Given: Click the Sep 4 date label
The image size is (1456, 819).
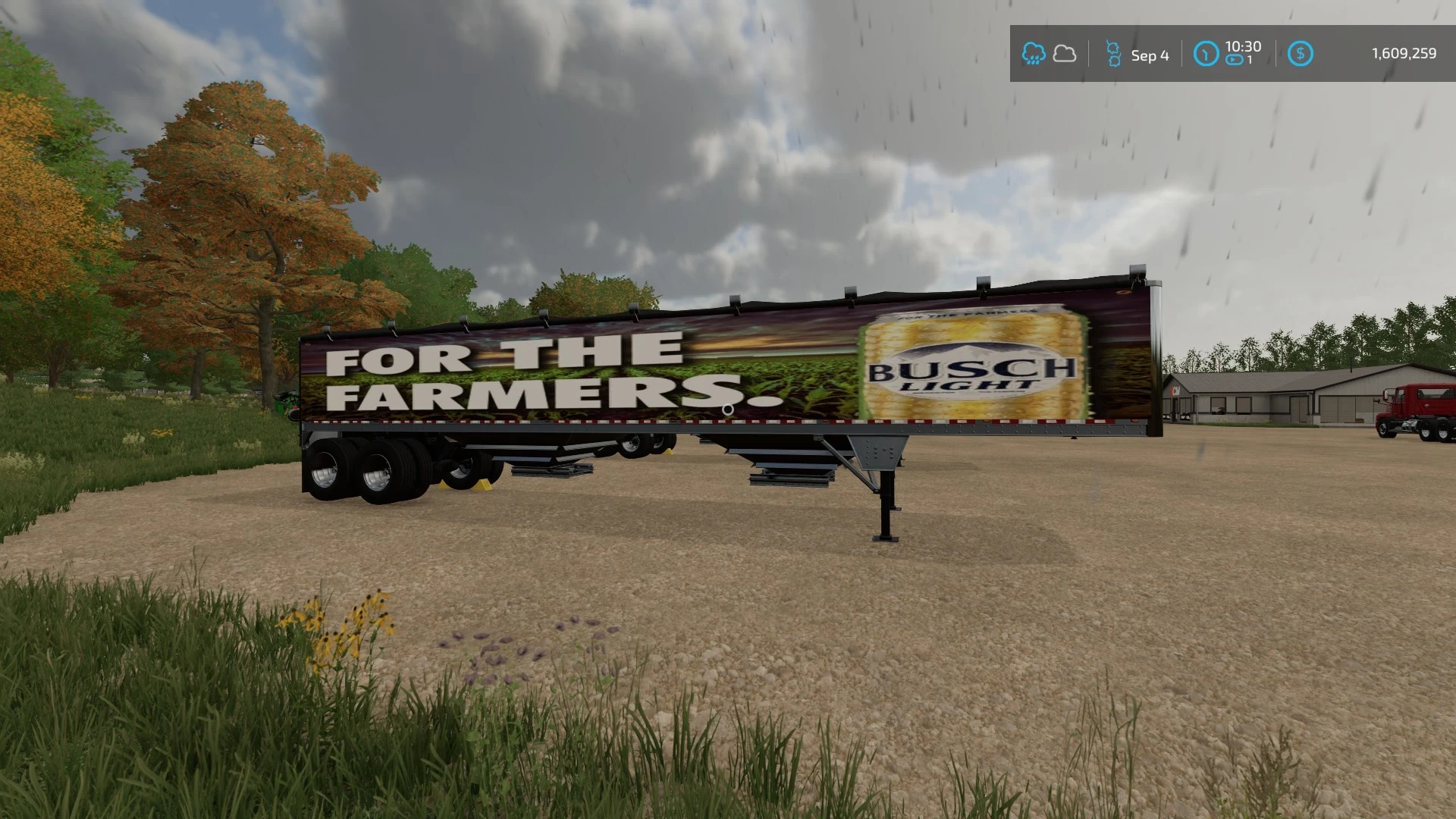Looking at the screenshot, I should 1150,55.
